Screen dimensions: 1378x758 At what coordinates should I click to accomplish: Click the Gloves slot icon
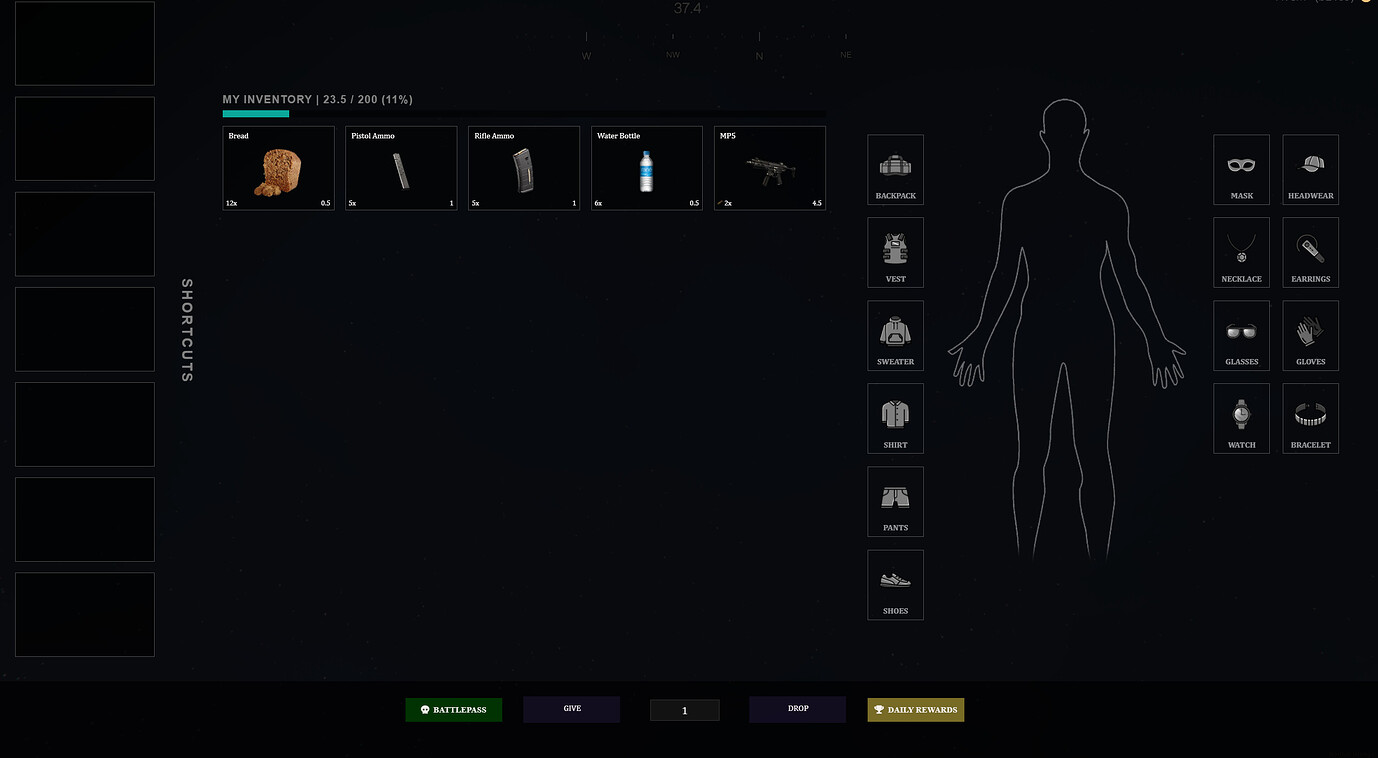(x=1310, y=335)
